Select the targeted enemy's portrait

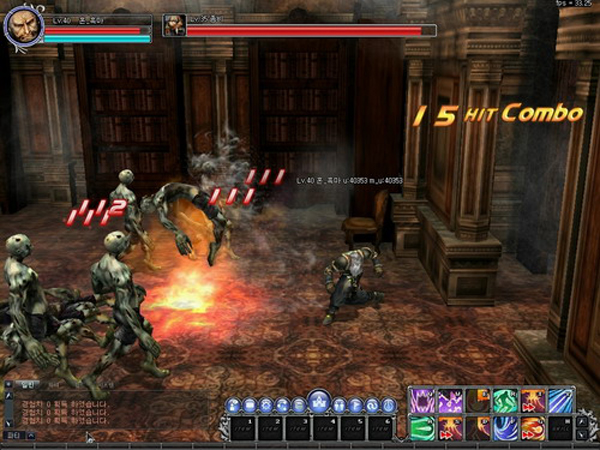(x=175, y=26)
